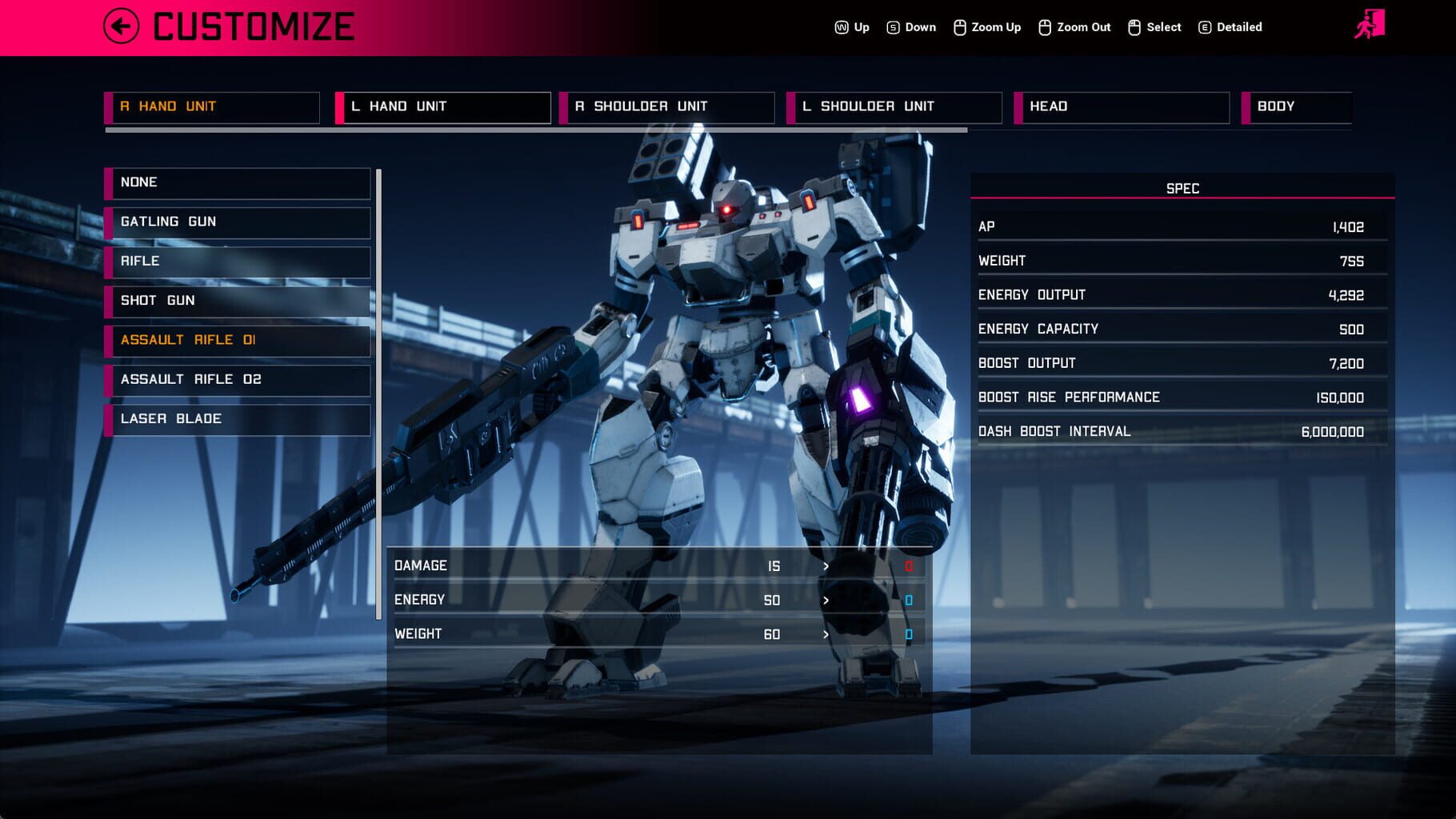Select None to unequip the right hand
This screenshot has height=819, width=1456.
click(x=238, y=182)
